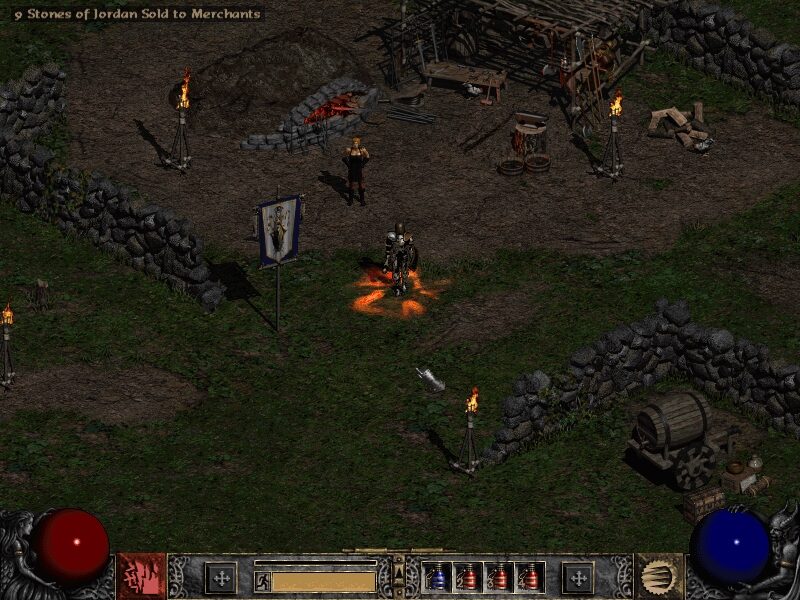Open the right-hand skill selection icon
This screenshot has height=600, width=800.
(659, 576)
